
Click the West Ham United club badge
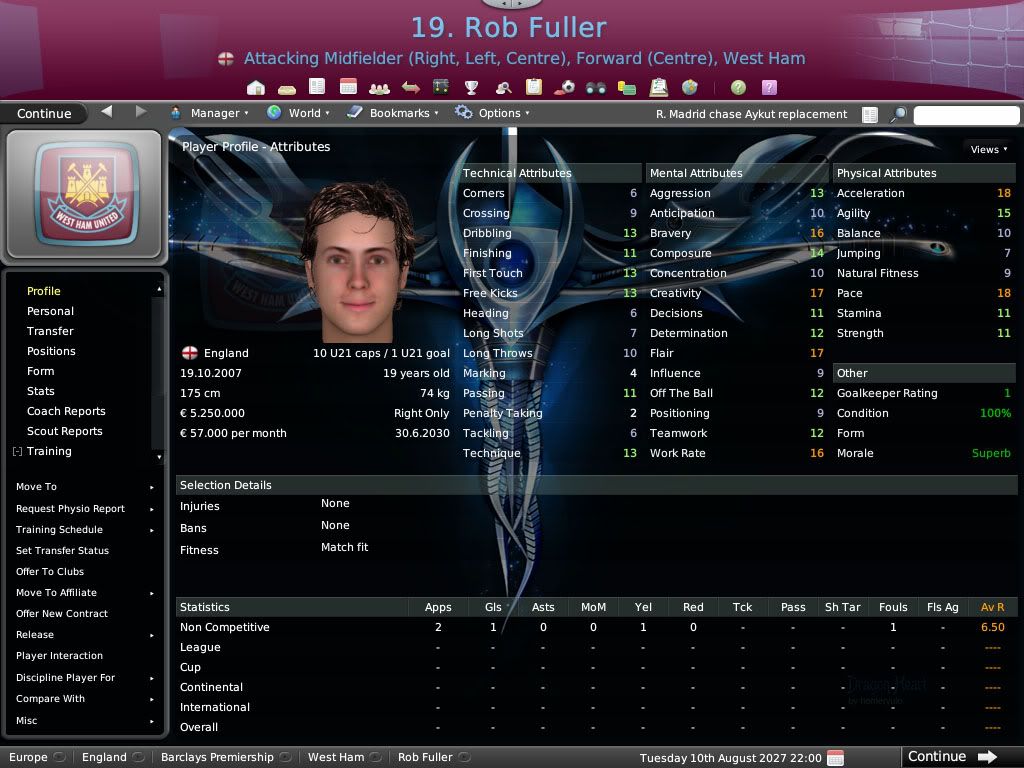[83, 193]
